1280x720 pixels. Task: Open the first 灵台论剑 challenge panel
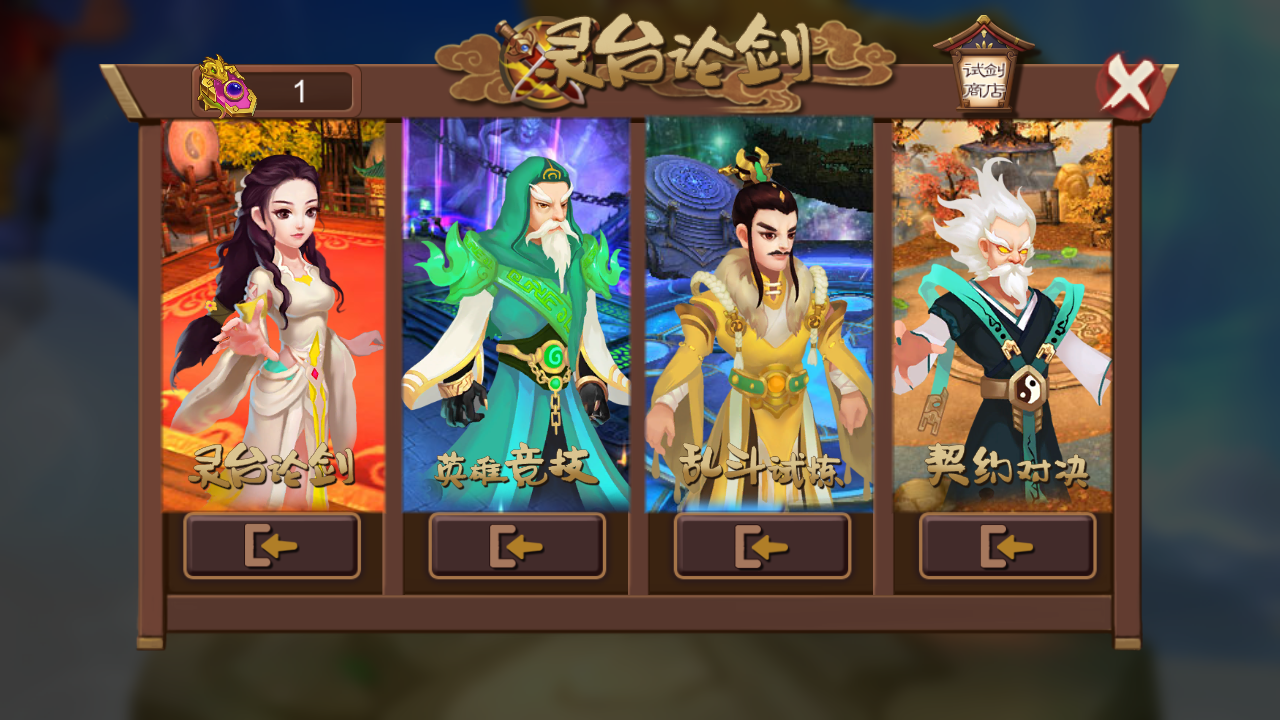point(272,546)
